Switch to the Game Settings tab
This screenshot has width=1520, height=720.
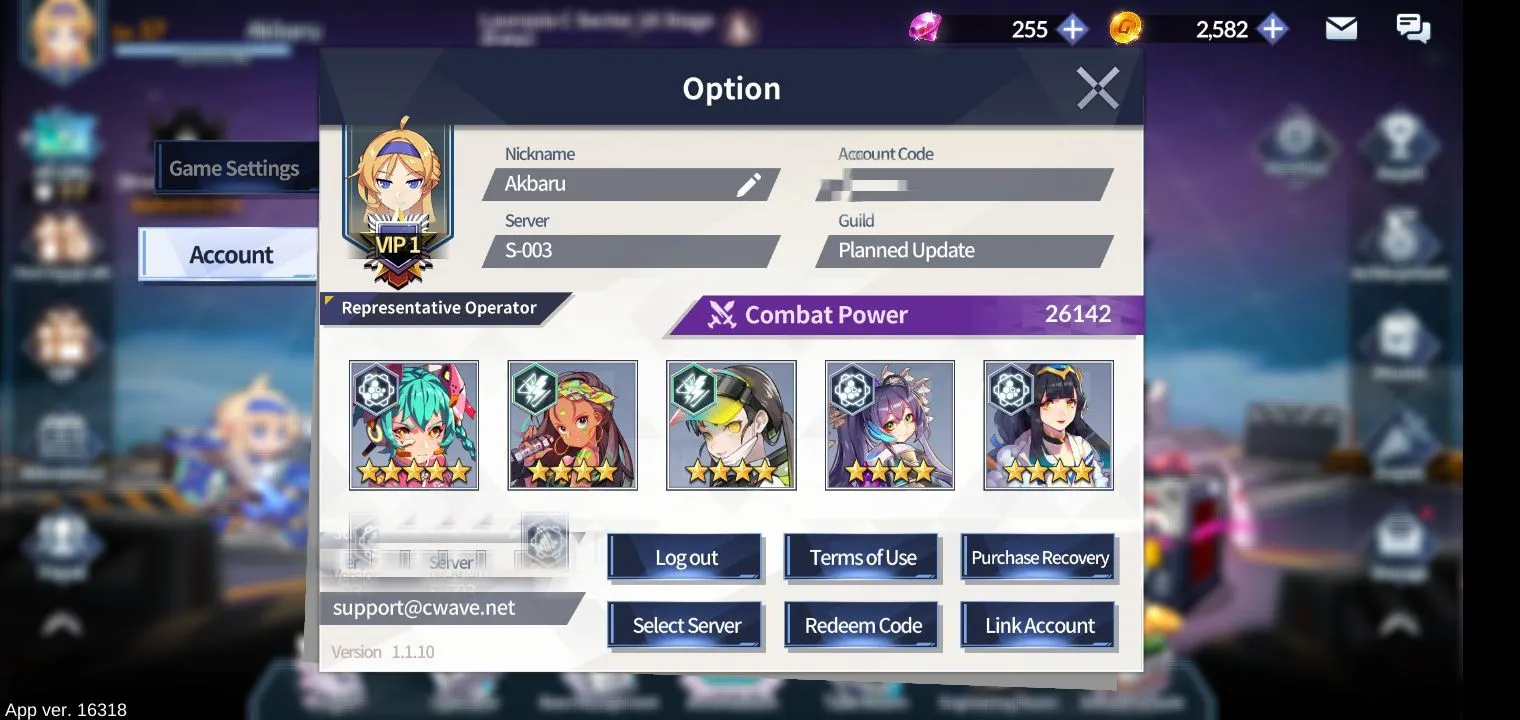[x=234, y=168]
